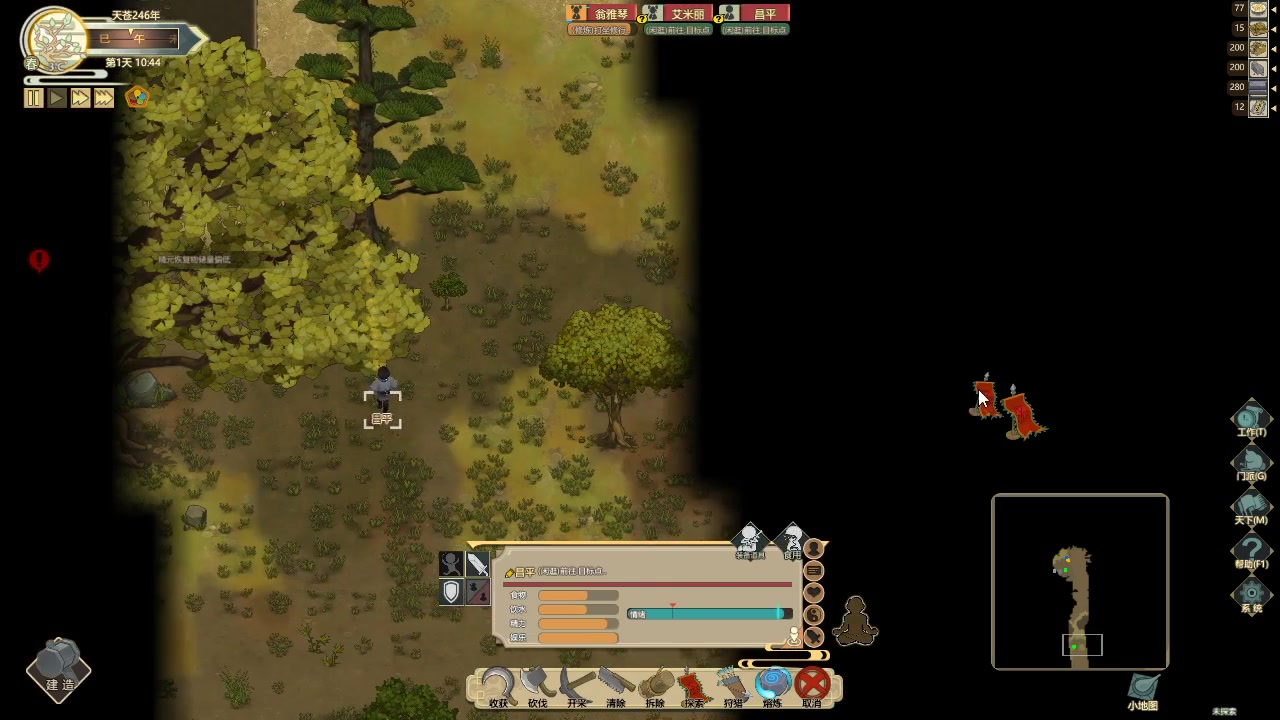Screen dimensions: 1280x720
Task: Toggle the 小地图 minimap button
Action: coord(1143,689)
